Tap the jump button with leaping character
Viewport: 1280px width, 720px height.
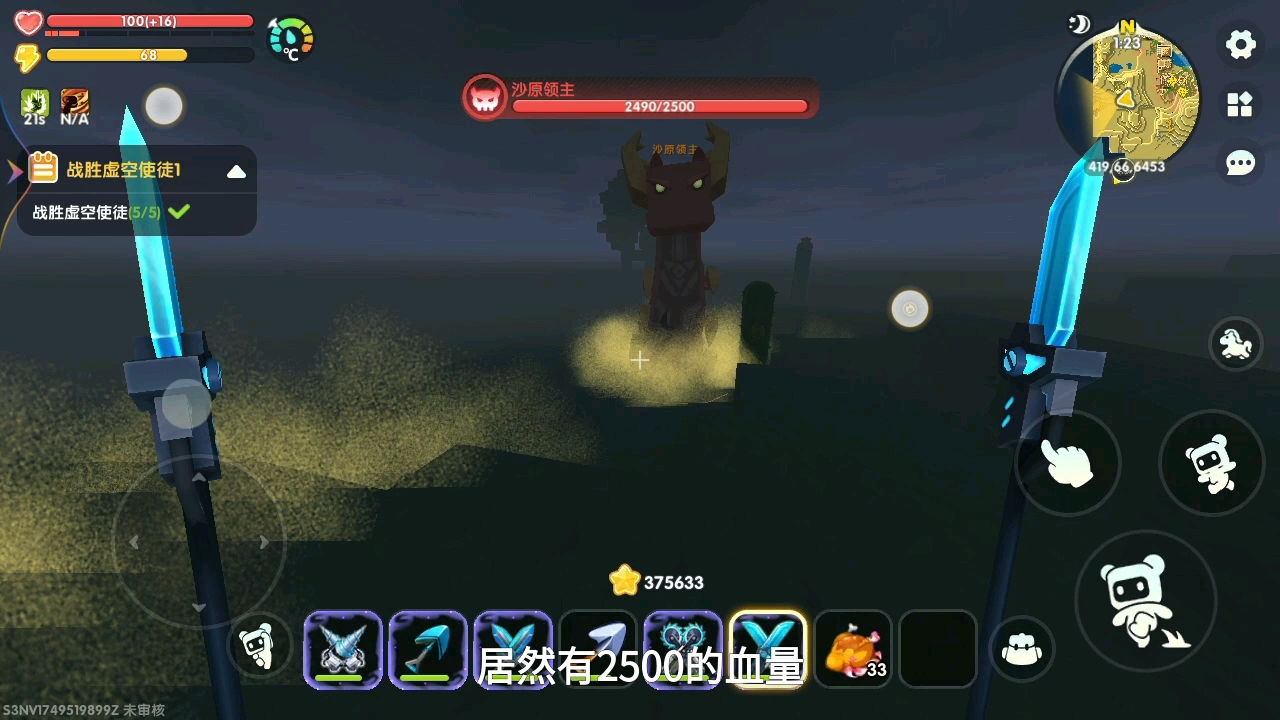point(1211,463)
